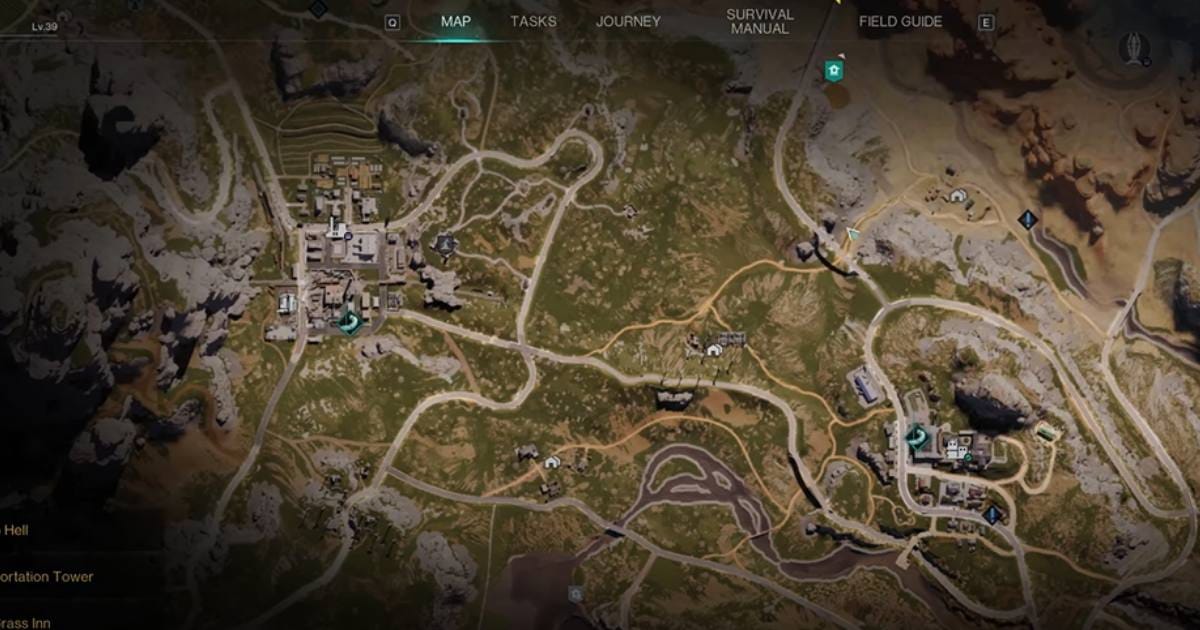
Task: Select the teleport tower in the eastern town
Action: (x=916, y=436)
